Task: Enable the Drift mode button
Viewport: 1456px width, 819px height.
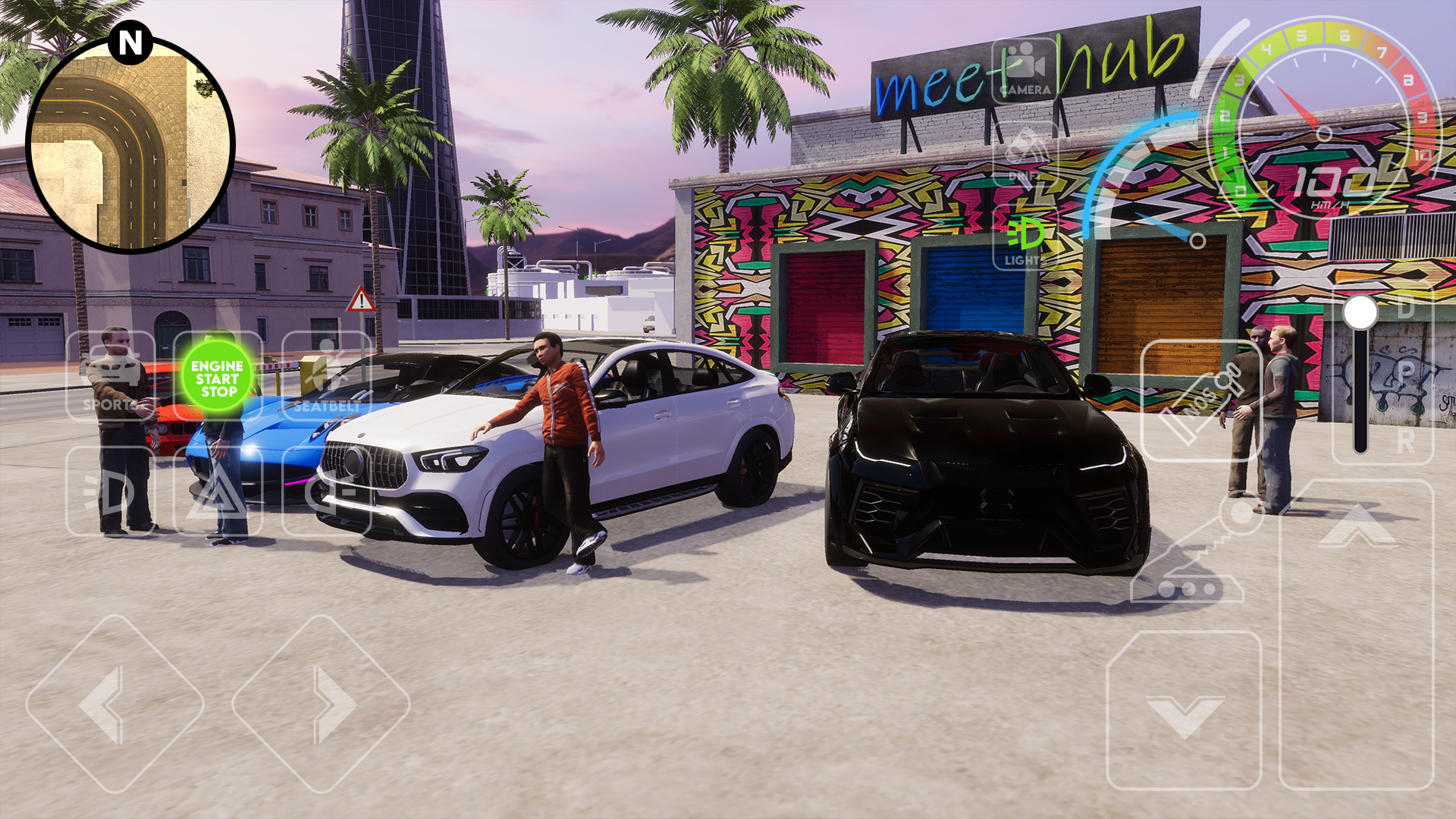Action: [x=1025, y=155]
